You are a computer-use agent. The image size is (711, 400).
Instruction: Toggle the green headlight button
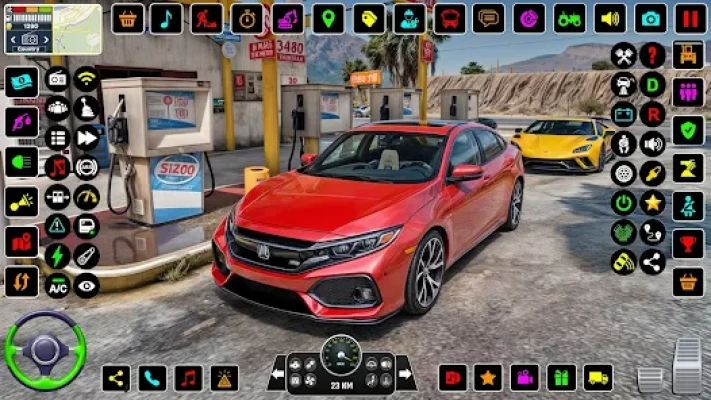pyautogui.click(x=21, y=161)
